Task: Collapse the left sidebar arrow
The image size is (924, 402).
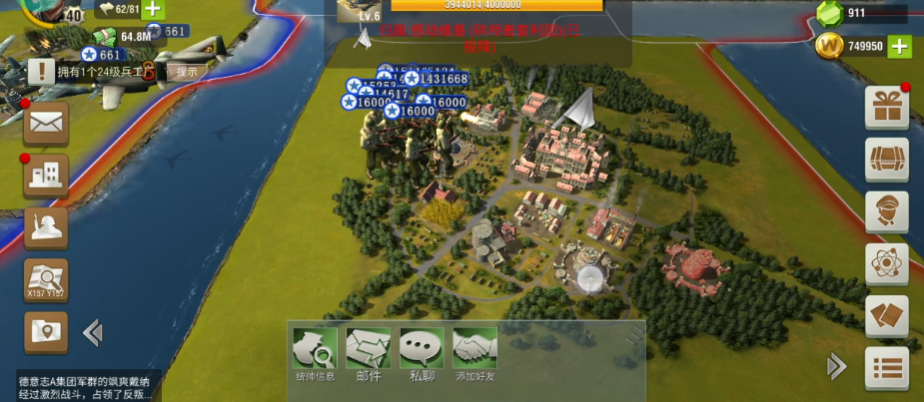Action: click(92, 332)
